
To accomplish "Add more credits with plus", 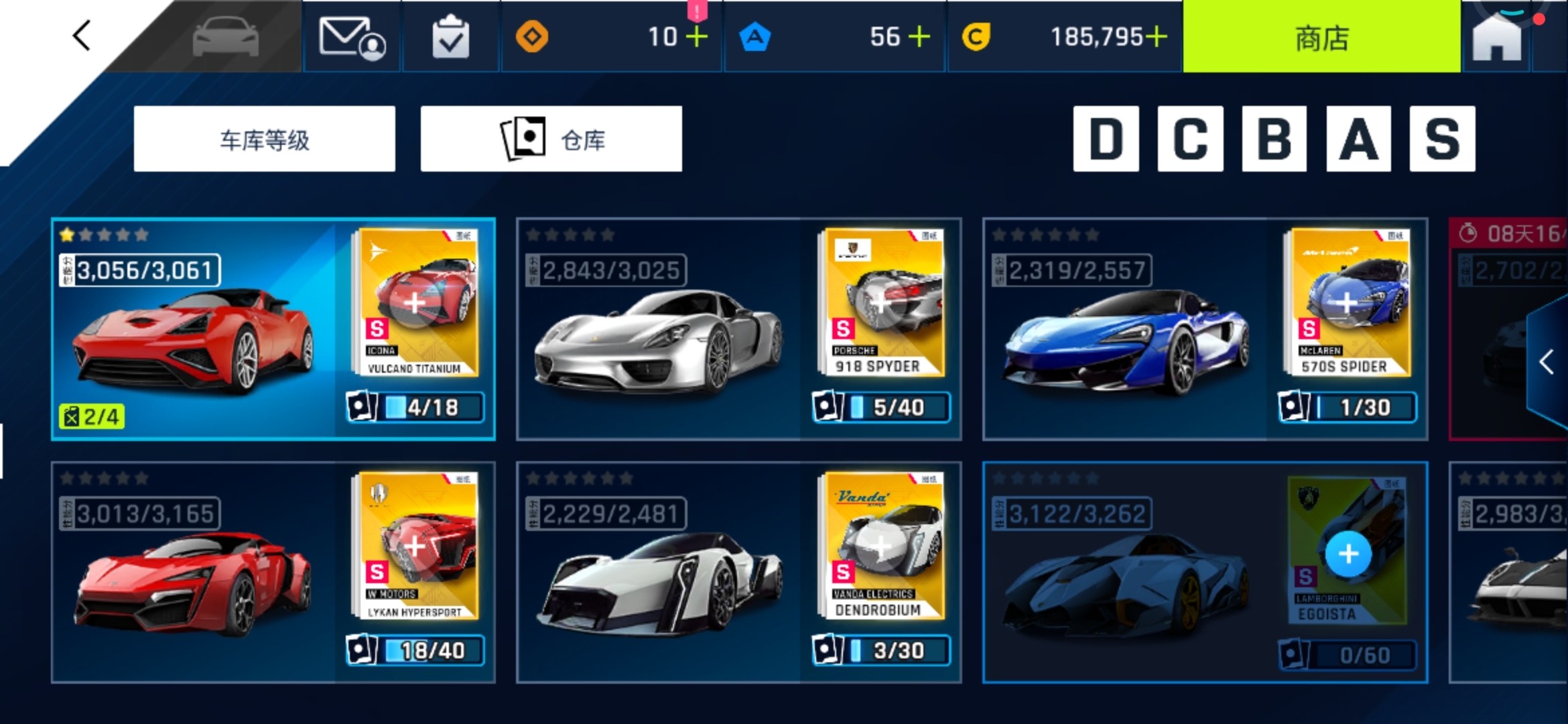I will (x=1156, y=37).
